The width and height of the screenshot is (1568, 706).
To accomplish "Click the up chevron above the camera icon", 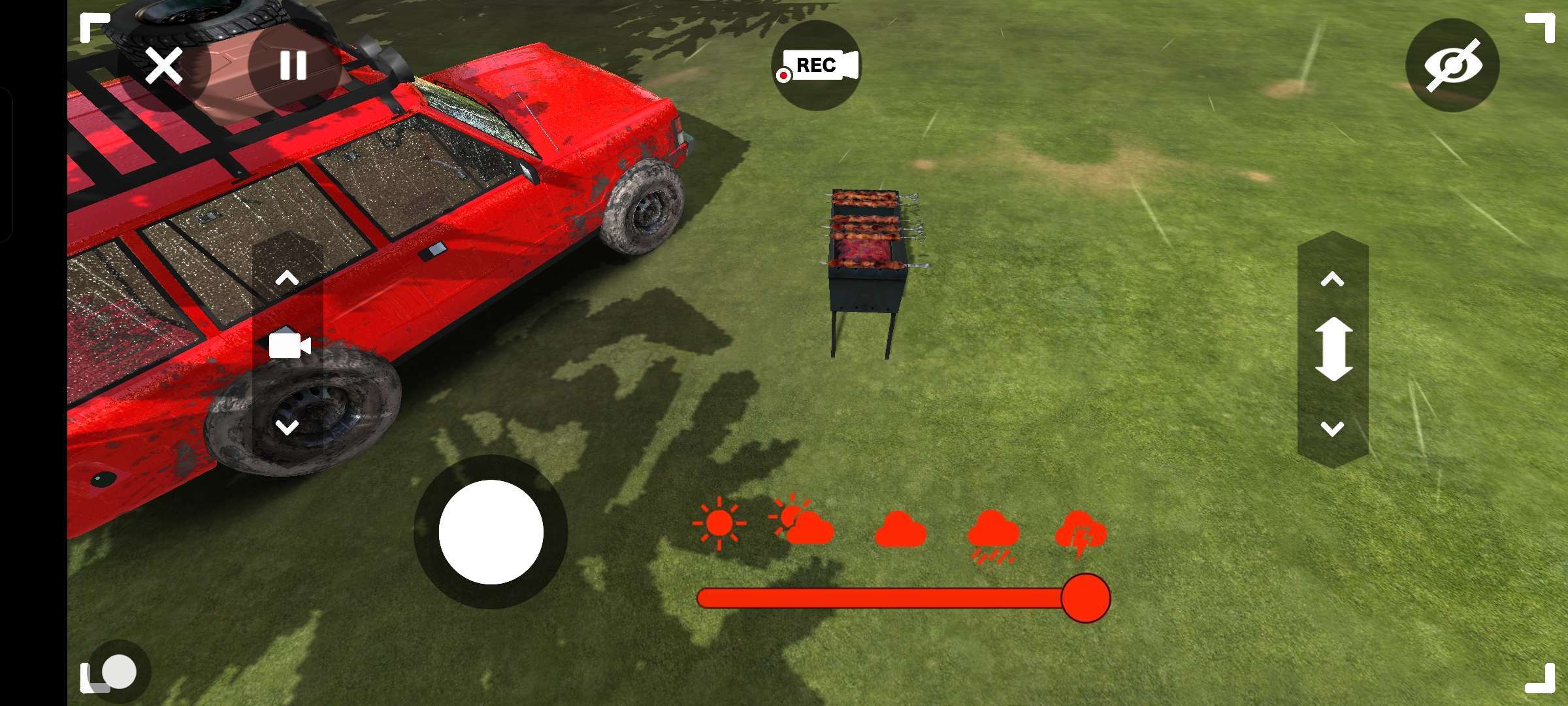I will (287, 279).
